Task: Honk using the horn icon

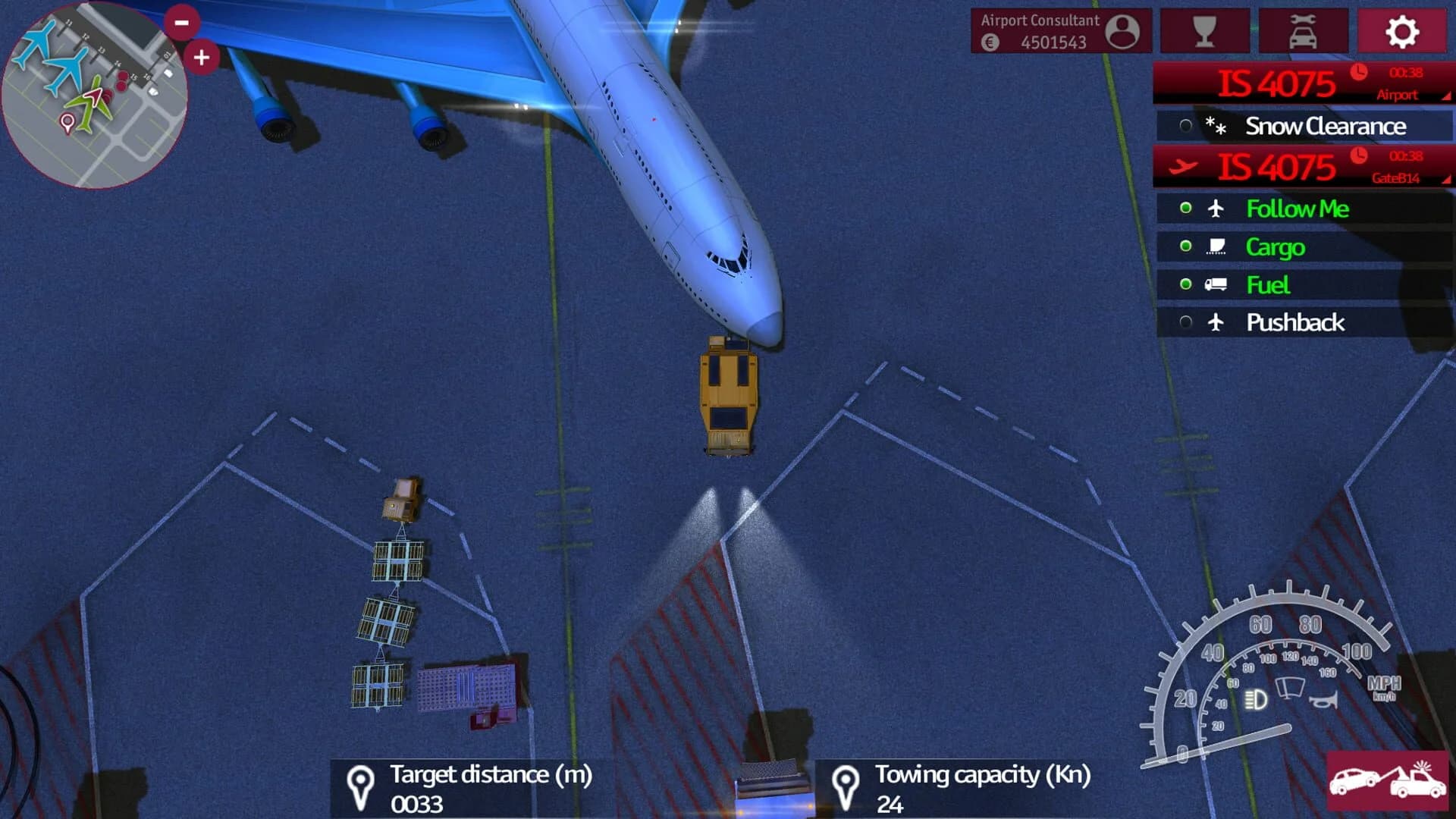Action: point(1324,701)
